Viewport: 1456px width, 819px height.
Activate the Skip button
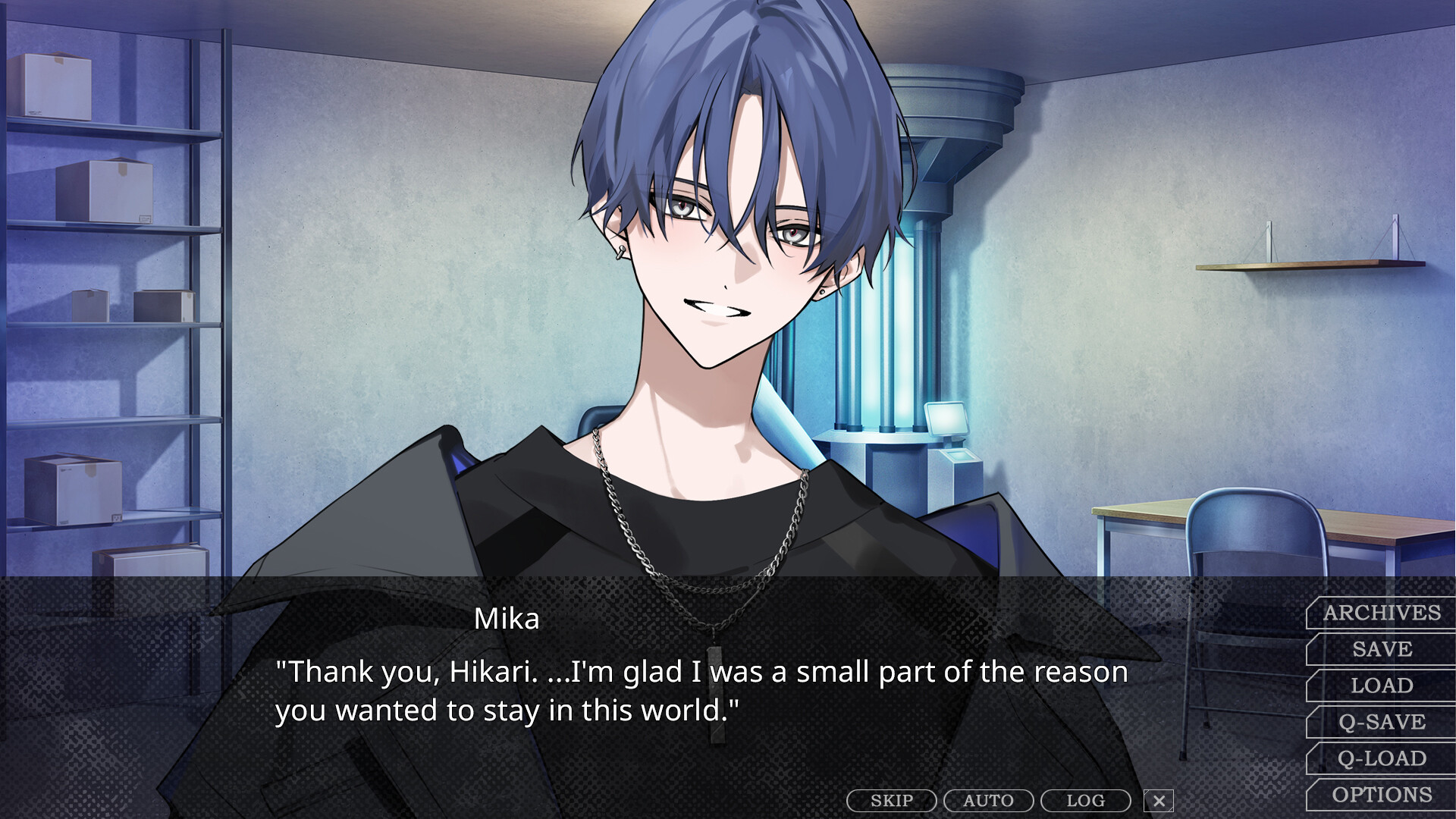[x=892, y=801]
